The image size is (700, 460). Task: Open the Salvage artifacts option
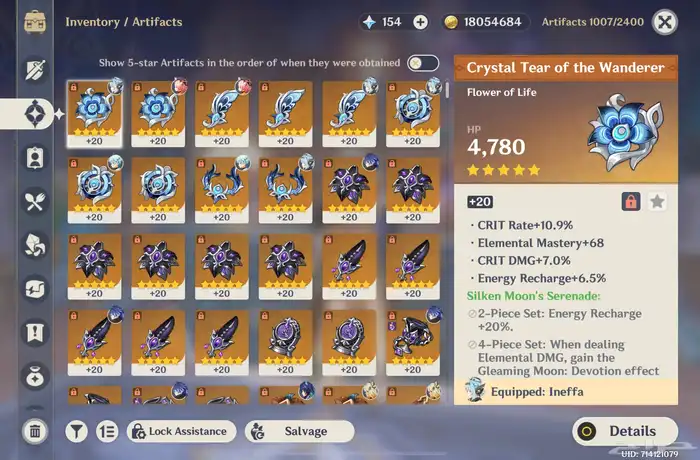click(x=300, y=431)
